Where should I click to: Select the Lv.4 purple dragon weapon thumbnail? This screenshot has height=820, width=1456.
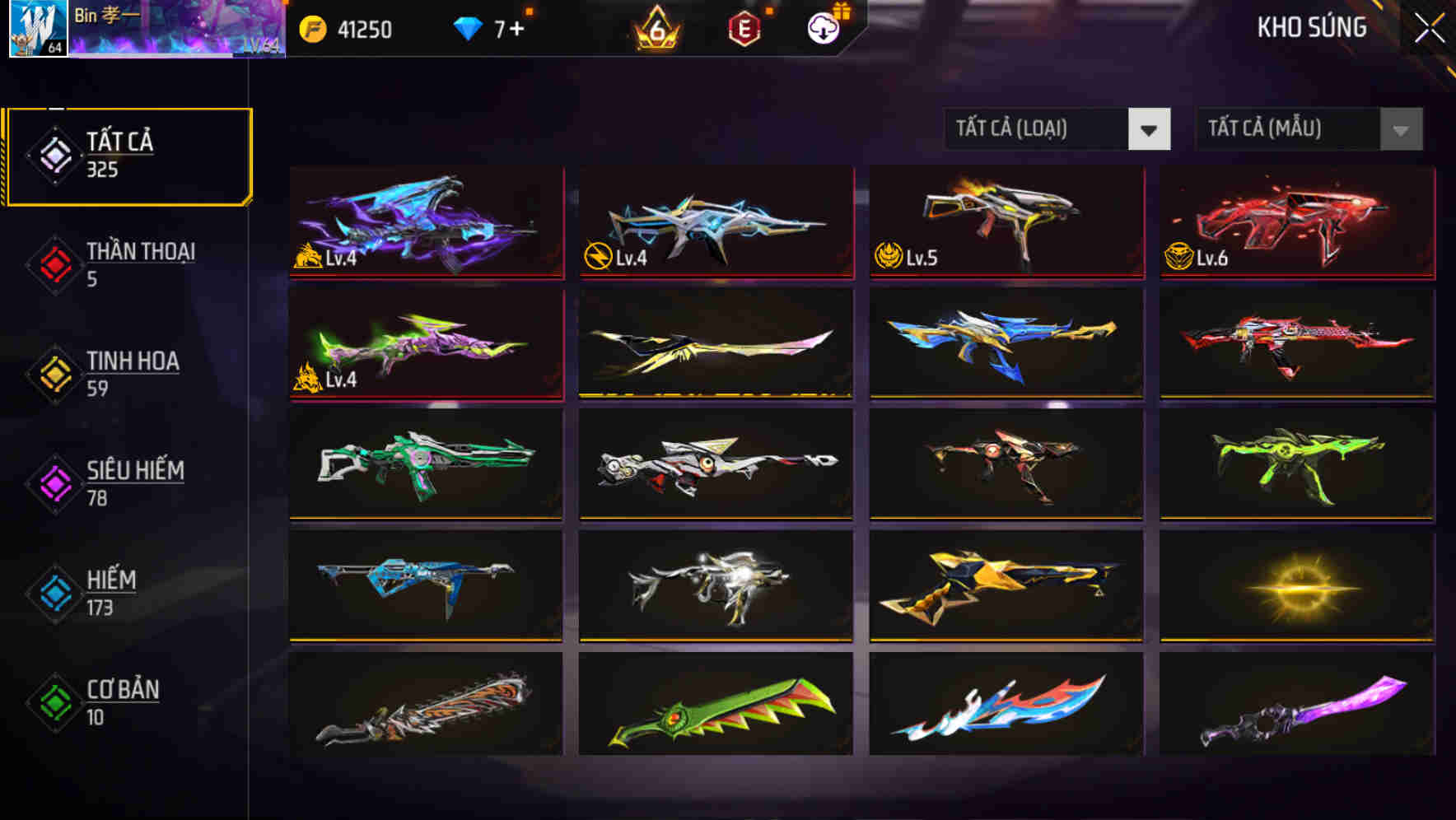click(x=425, y=224)
